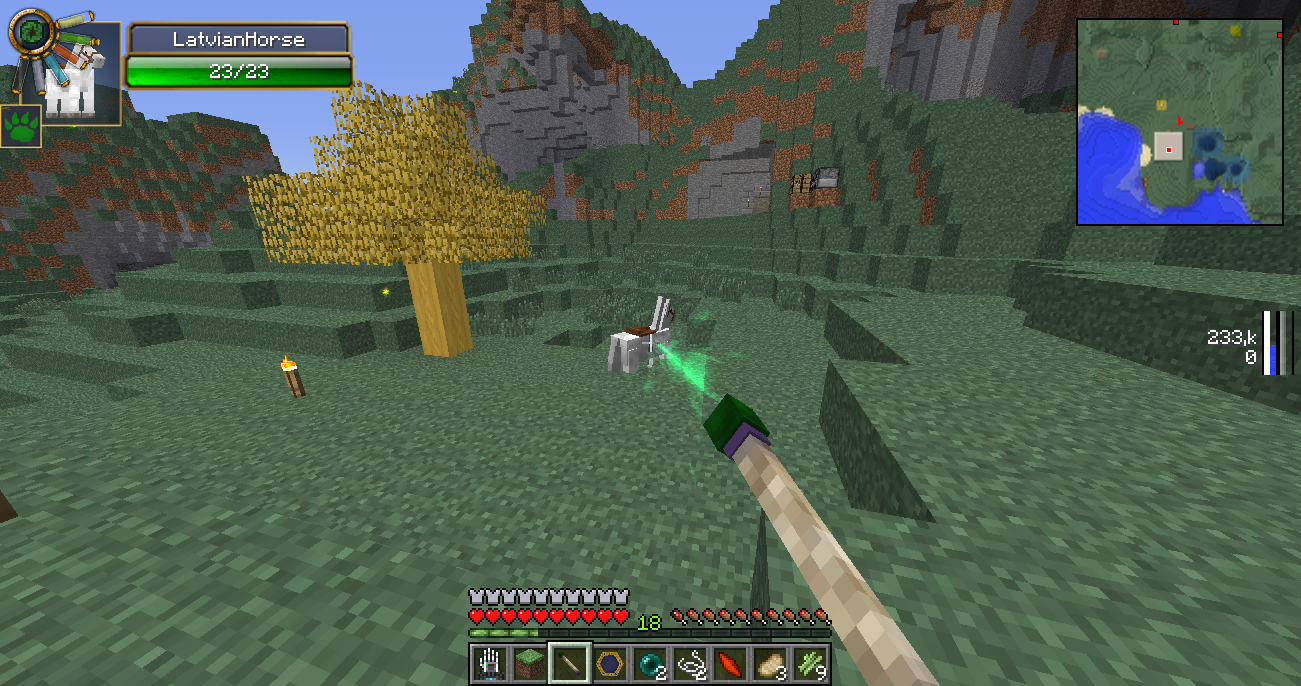Click the green paw print icon
Viewport: 1301px width, 686px height.
[x=21, y=126]
